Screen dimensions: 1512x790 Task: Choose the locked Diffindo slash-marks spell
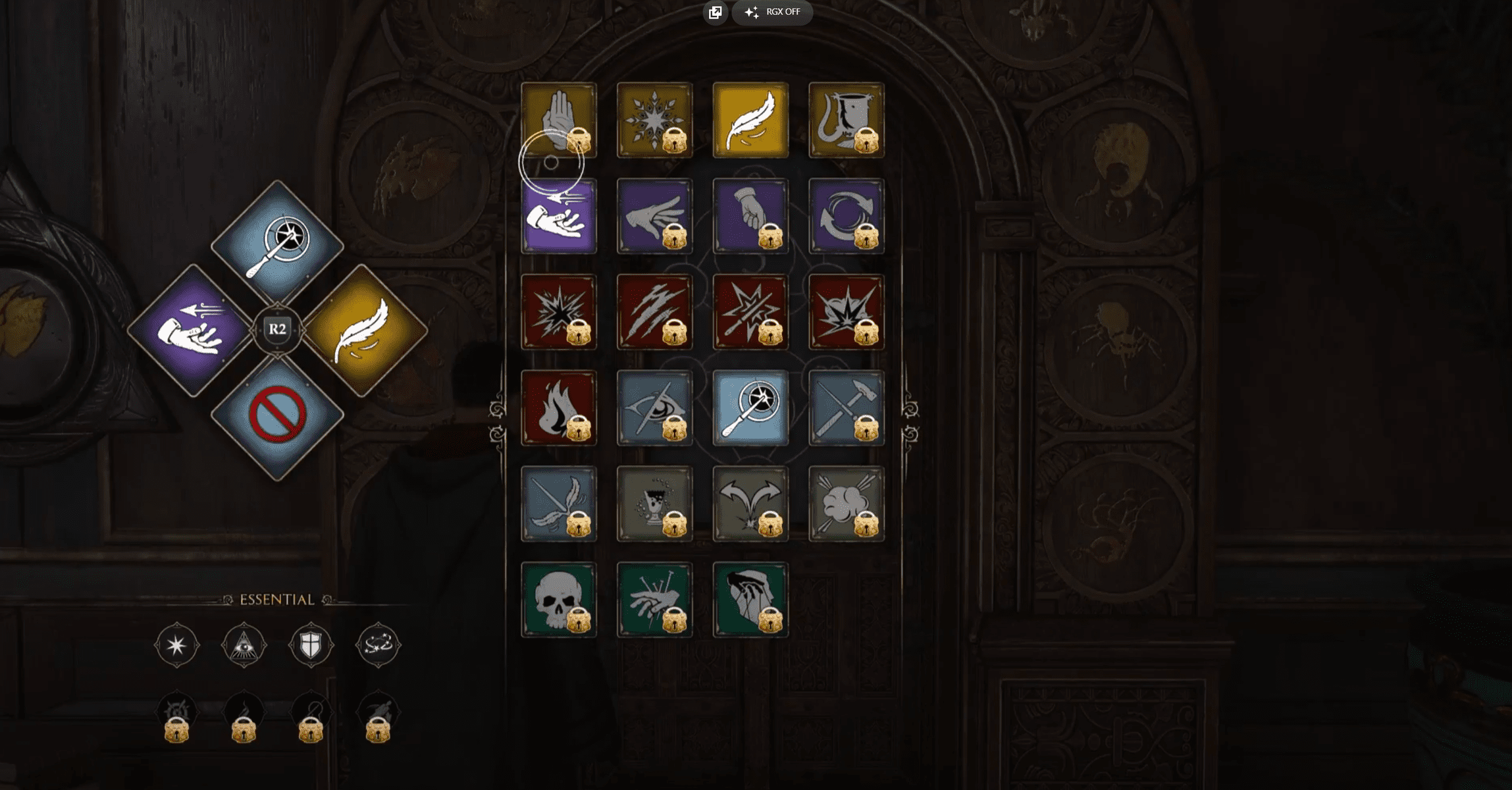tap(654, 312)
